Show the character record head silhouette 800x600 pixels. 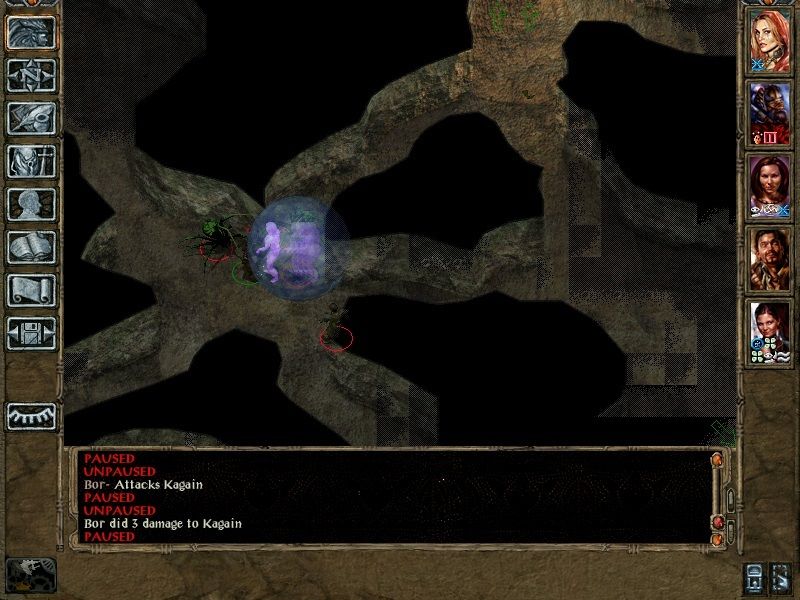click(x=31, y=204)
